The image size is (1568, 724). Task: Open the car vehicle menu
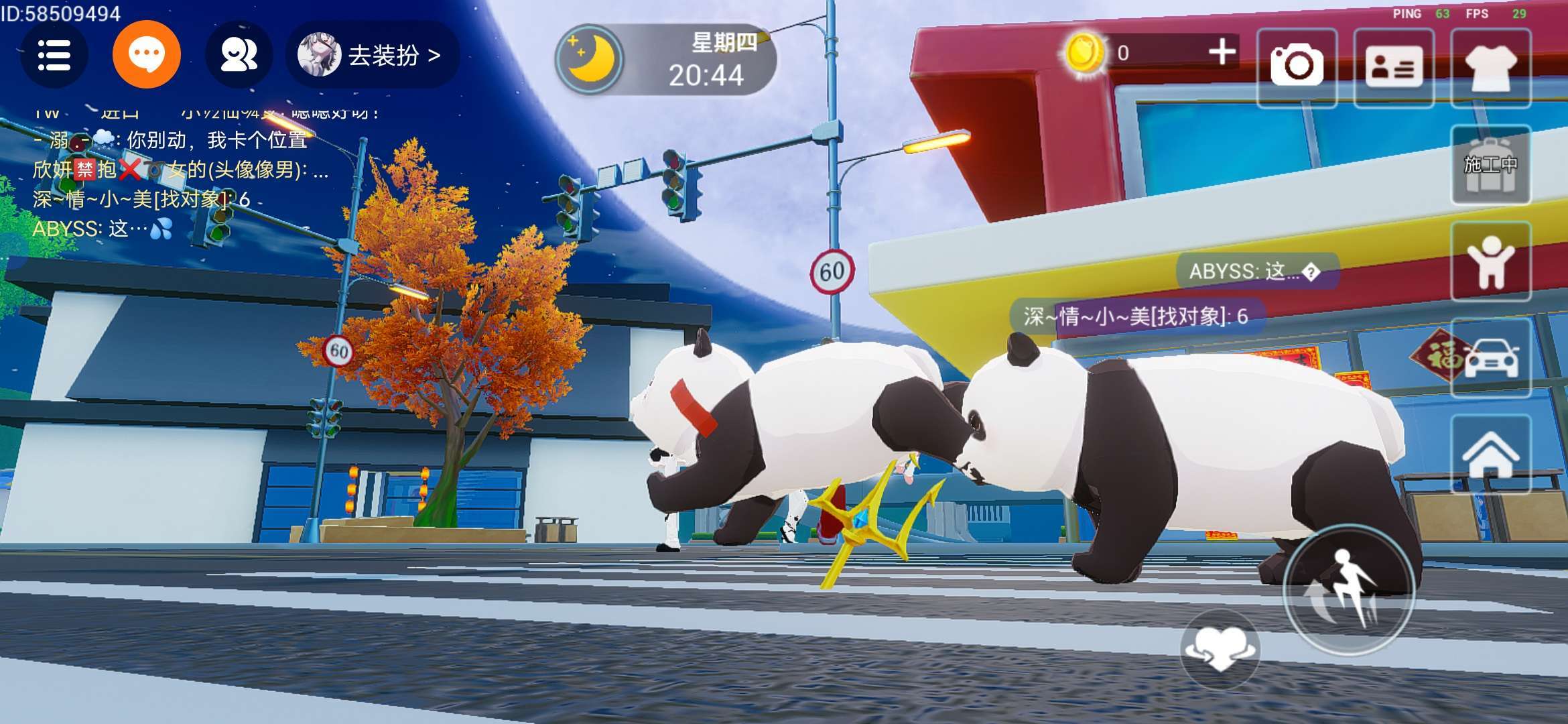[1490, 358]
